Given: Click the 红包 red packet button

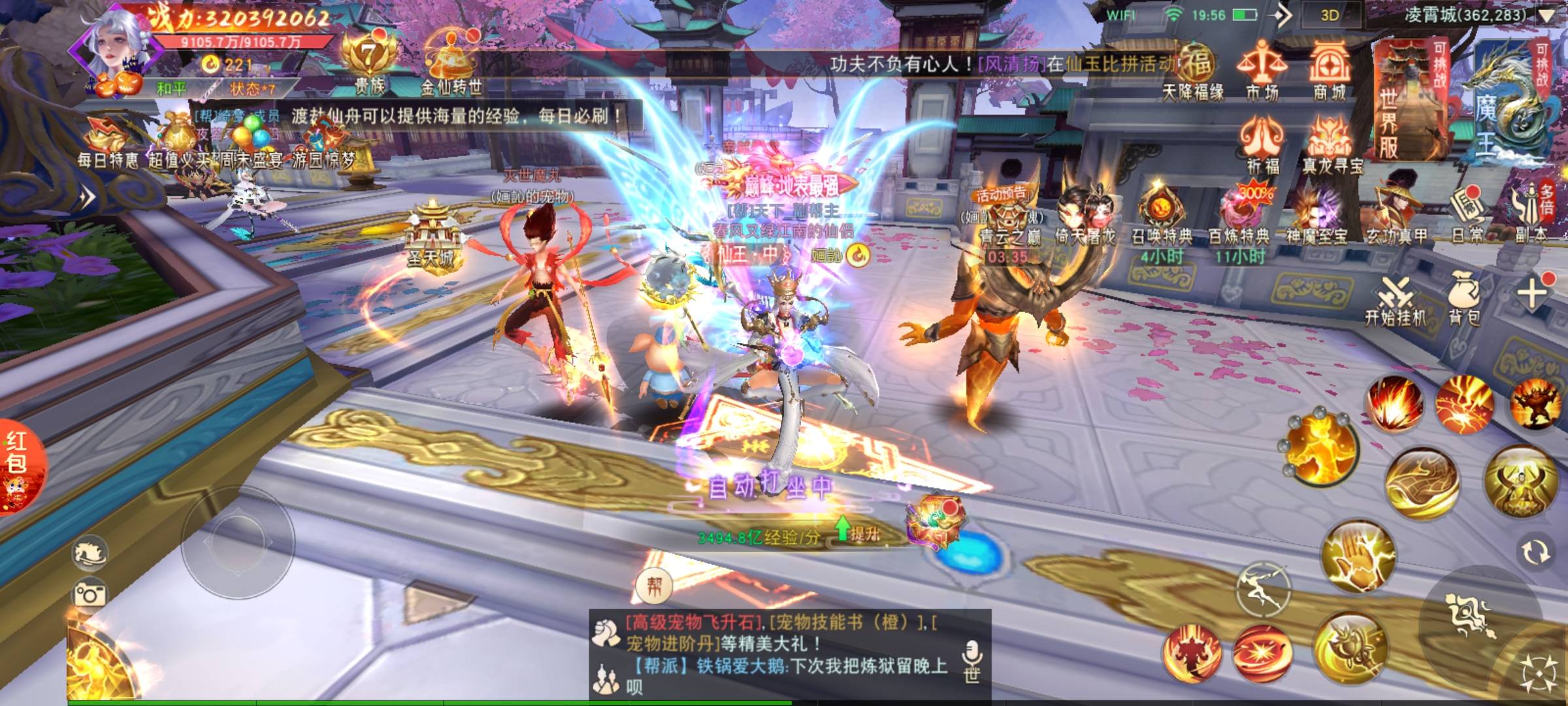Looking at the screenshot, I should coord(18,465).
